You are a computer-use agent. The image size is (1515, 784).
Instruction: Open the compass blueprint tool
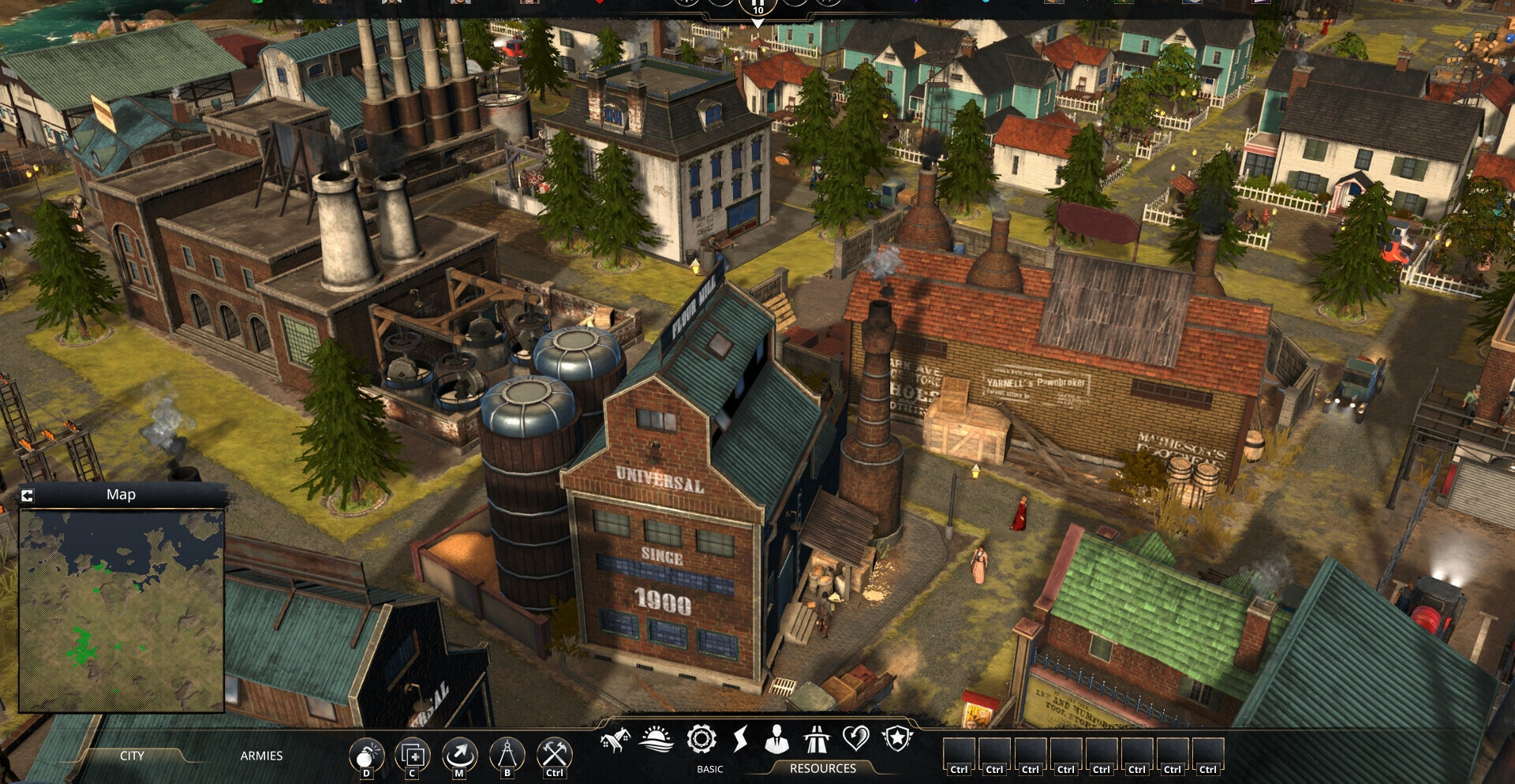(x=507, y=756)
